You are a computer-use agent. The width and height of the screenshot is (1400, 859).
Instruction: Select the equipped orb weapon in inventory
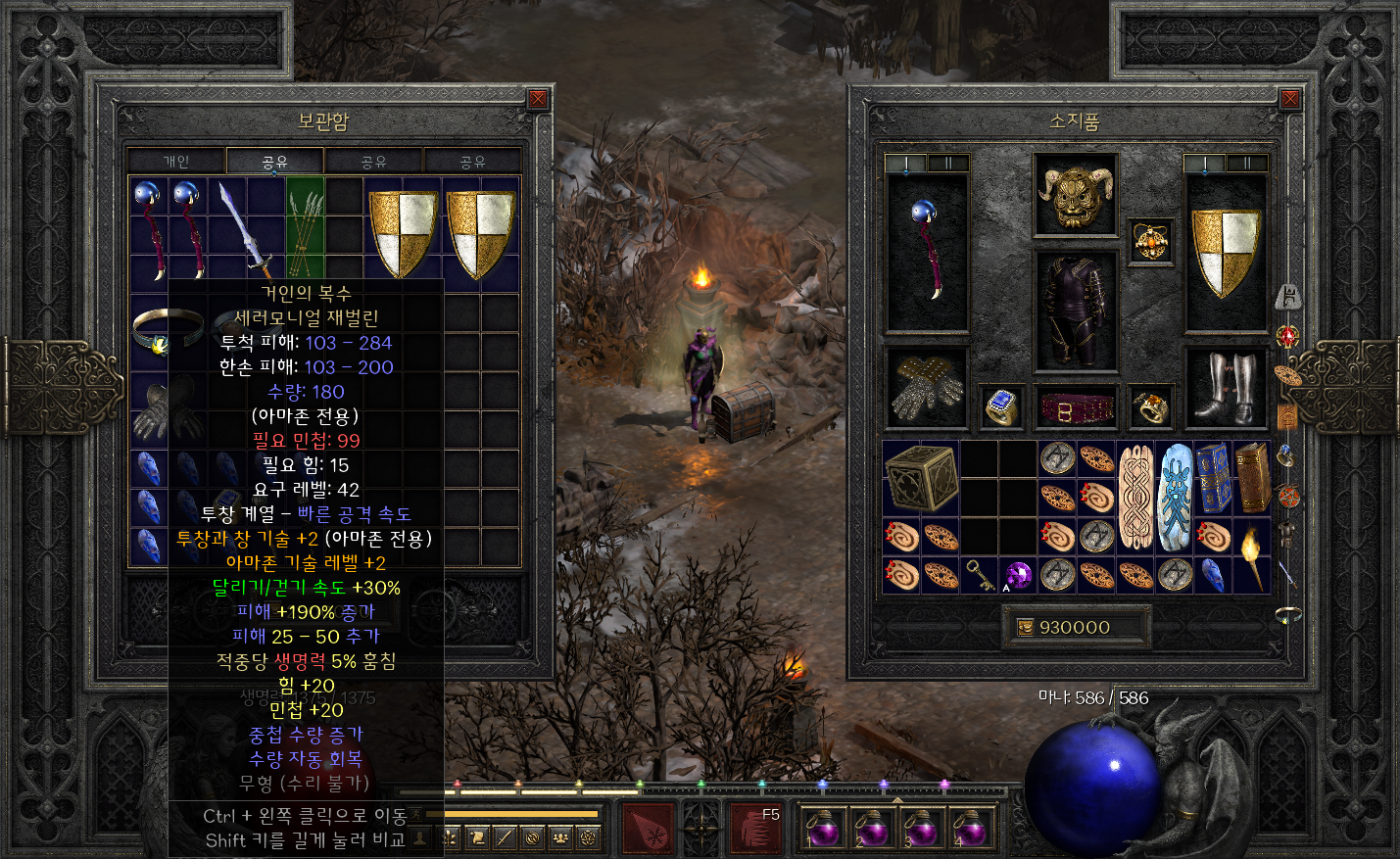pos(926,252)
